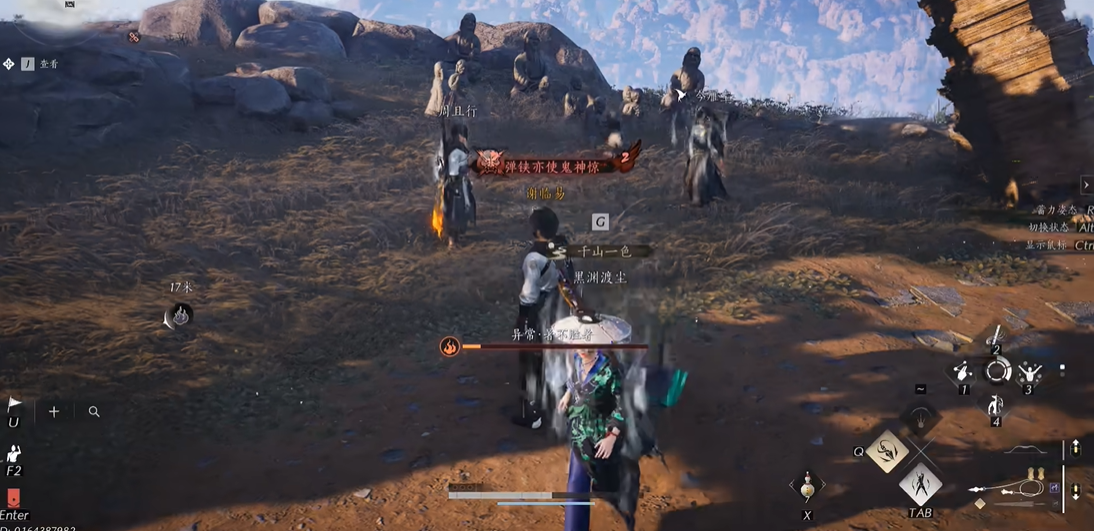Image resolution: width=1094 pixels, height=531 pixels.
Task: Use the crouching figure skill
Action: [x=996, y=406]
